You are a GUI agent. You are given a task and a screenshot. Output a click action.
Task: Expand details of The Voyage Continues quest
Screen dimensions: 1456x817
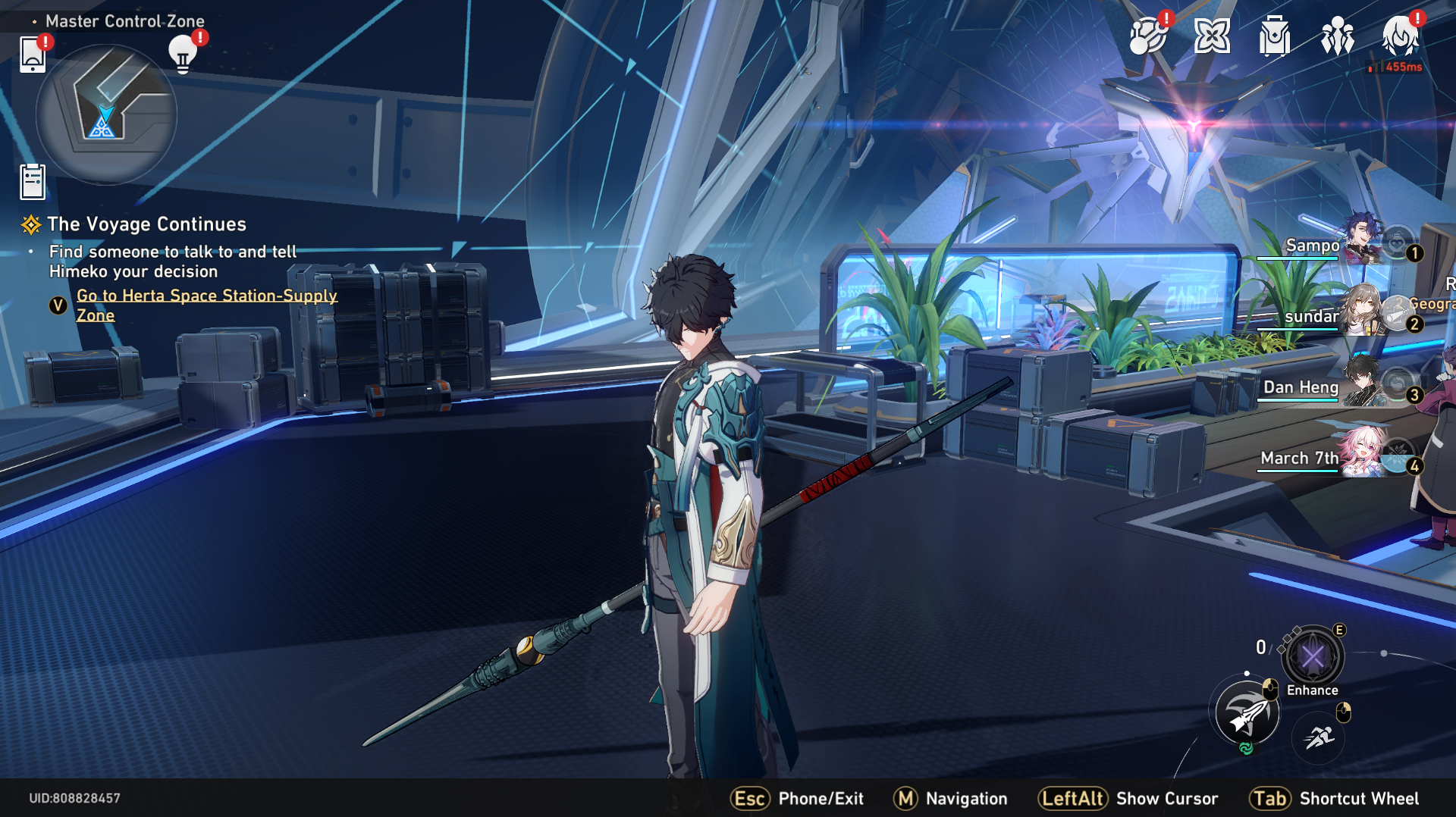tap(146, 224)
